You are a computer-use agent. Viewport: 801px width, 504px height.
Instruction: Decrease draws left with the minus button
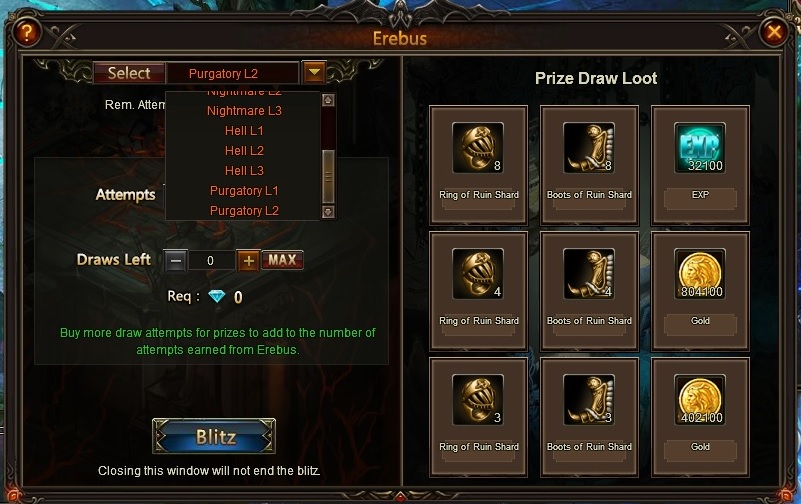175,260
